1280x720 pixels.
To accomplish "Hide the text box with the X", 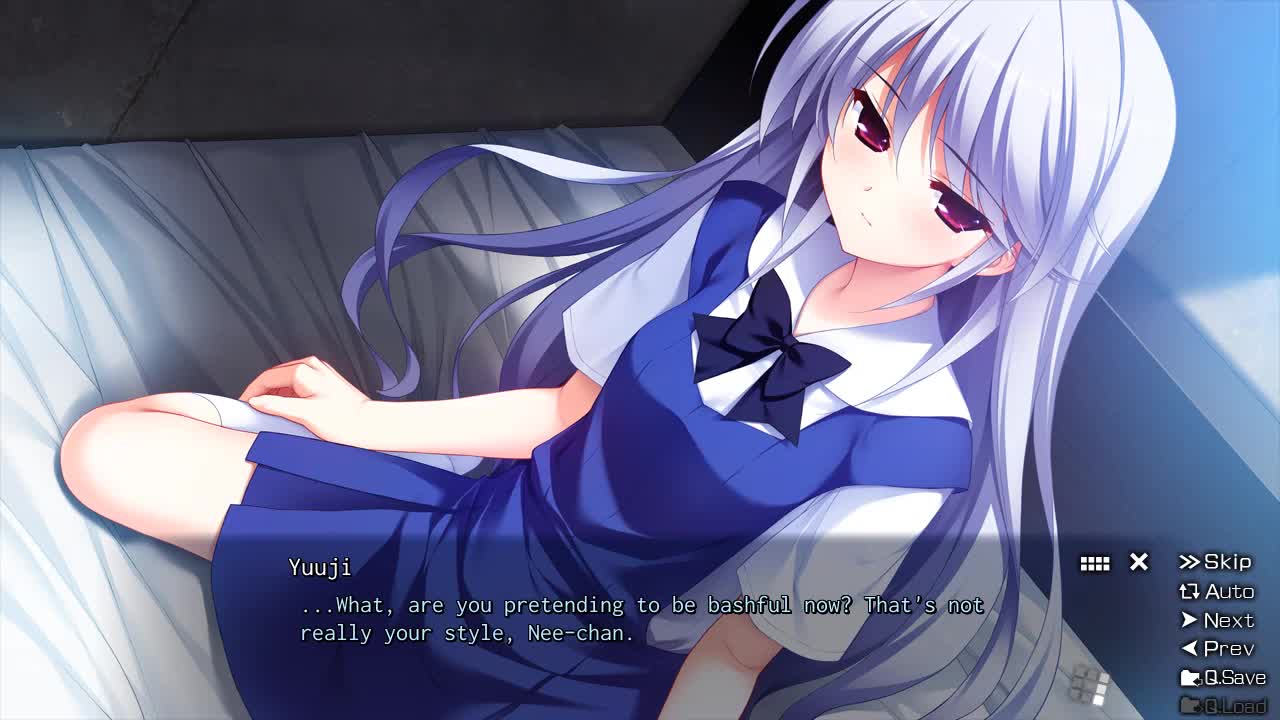I will (x=1139, y=562).
